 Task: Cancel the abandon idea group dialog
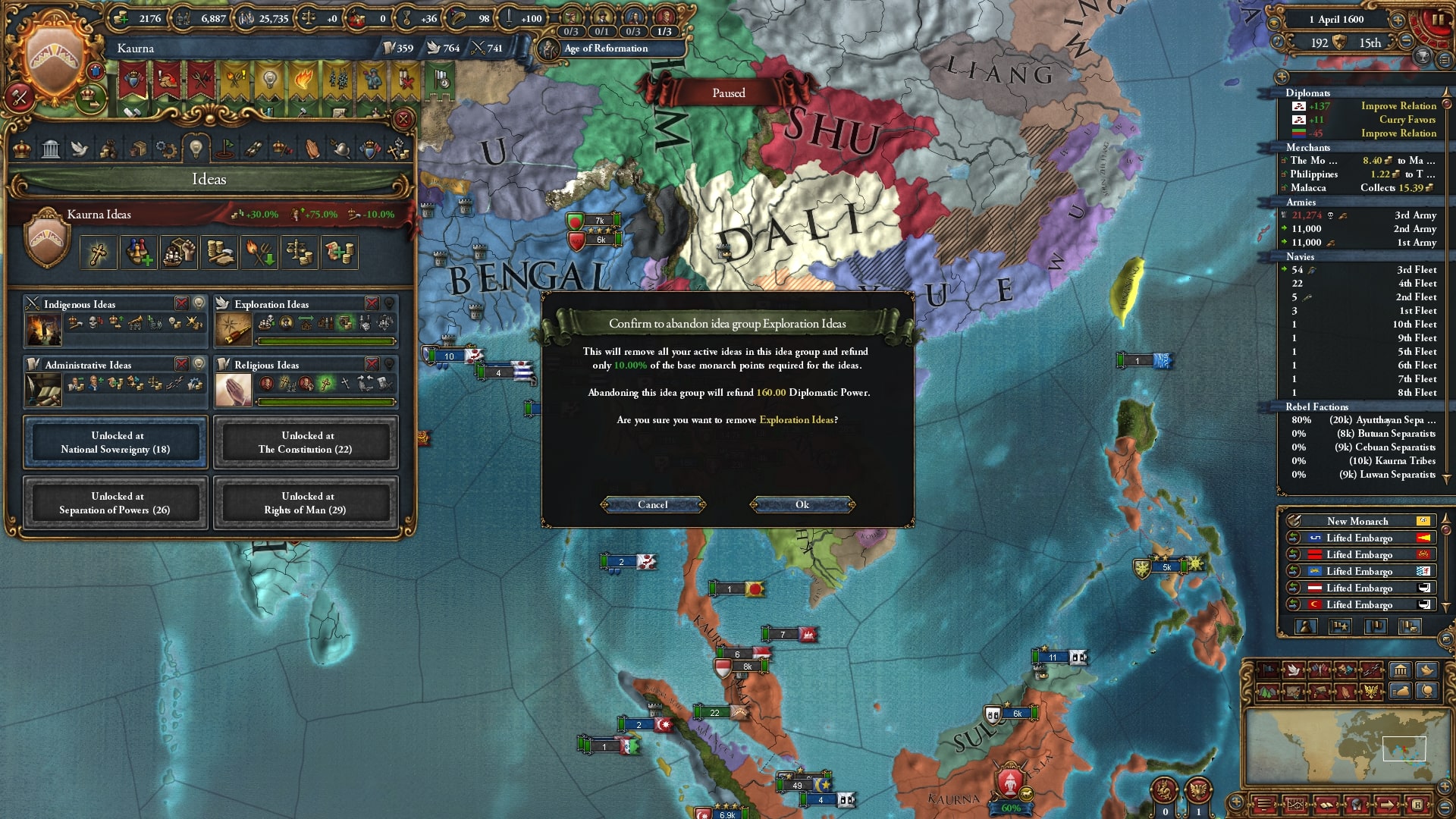tap(652, 505)
